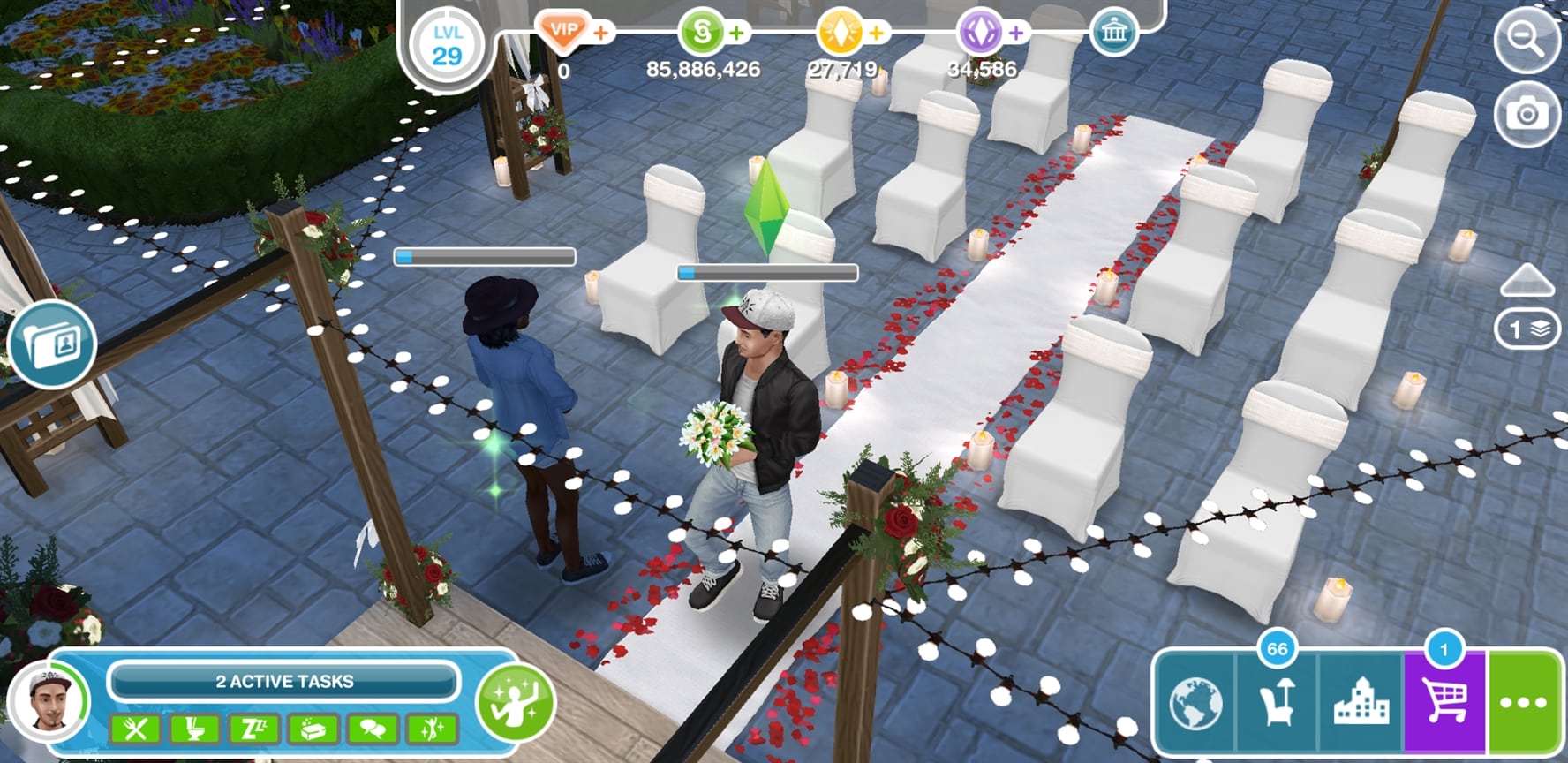
Task: Check the social speech-bubble need icon
Action: 373,729
